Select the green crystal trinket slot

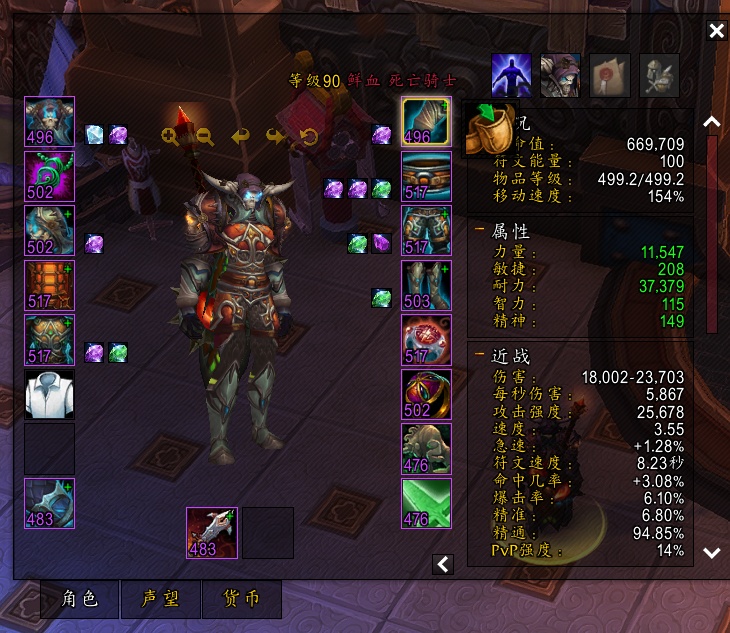coord(426,503)
